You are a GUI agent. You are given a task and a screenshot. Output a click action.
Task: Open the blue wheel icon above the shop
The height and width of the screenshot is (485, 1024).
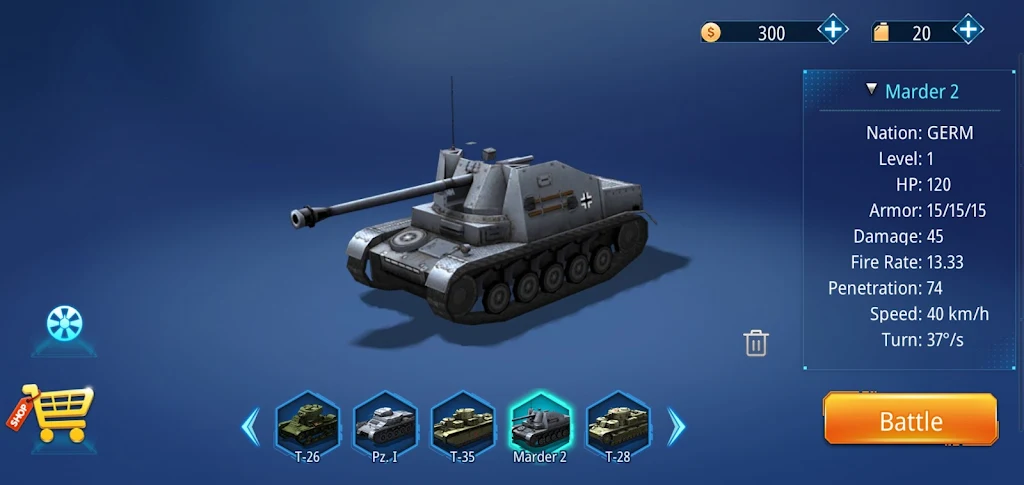(x=65, y=323)
